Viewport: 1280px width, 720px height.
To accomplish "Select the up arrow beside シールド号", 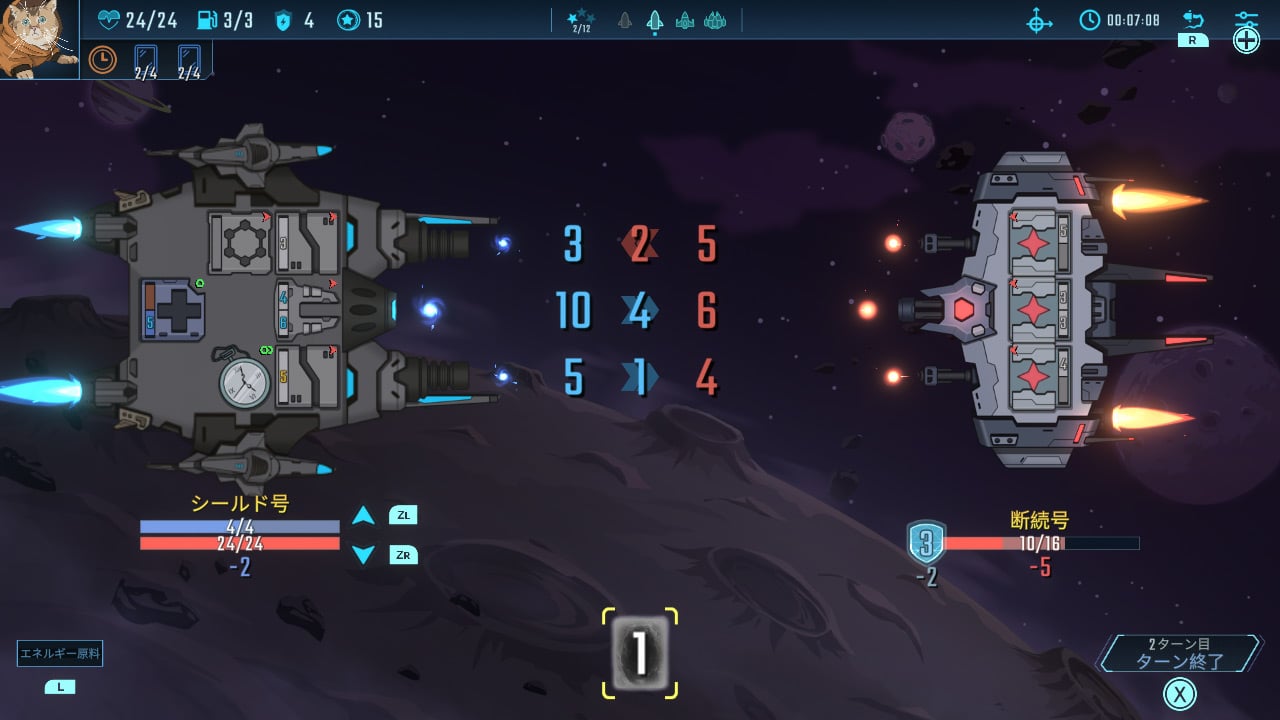I will 364,516.
